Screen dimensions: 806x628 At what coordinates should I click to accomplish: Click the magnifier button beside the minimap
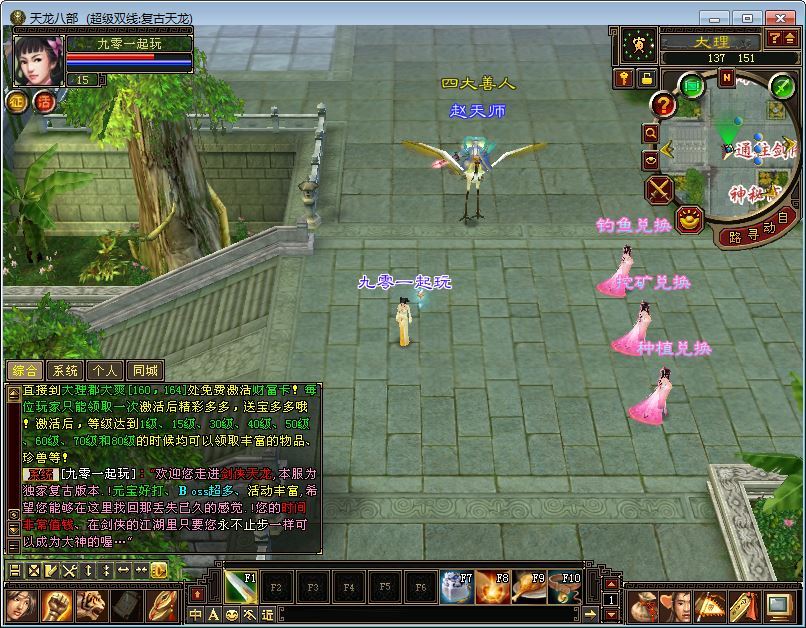click(x=651, y=132)
